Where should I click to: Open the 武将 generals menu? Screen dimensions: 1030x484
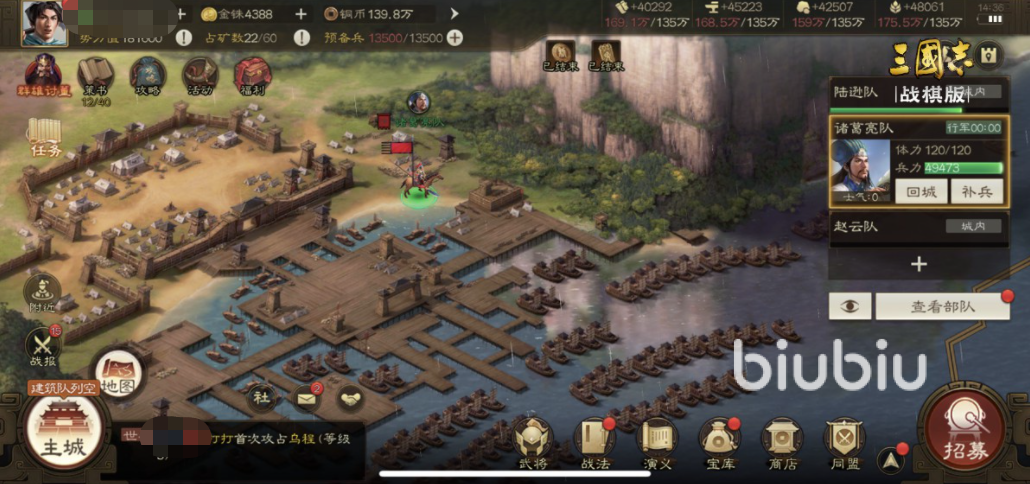click(533, 442)
